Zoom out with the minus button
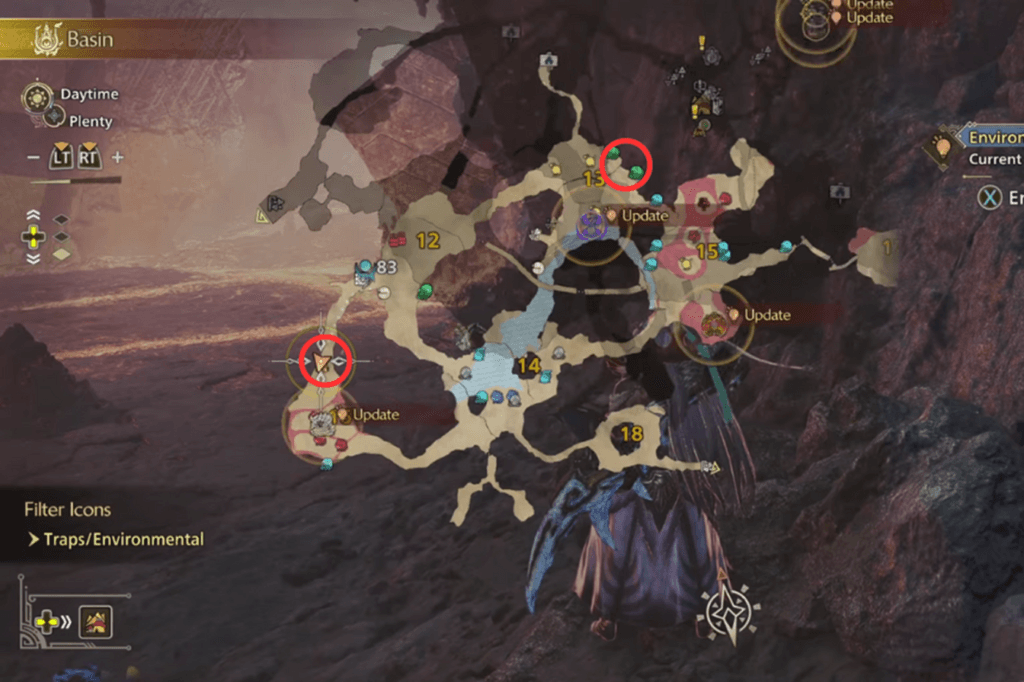 [x=33, y=157]
